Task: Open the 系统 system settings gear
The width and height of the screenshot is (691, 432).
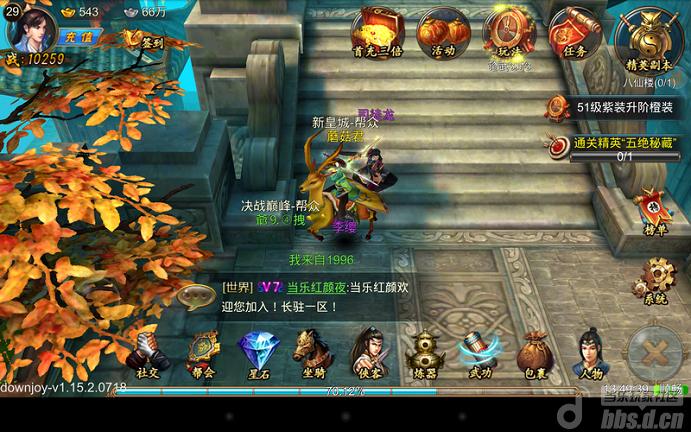Action: tap(656, 279)
